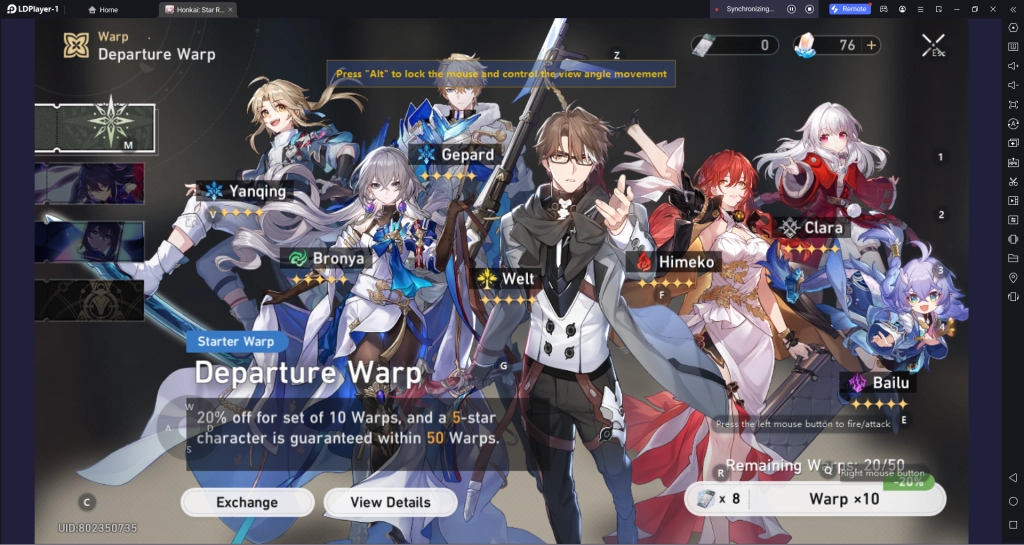This screenshot has width=1024, height=545.
Task: View Details of the Departure Warp
Action: [x=391, y=502]
